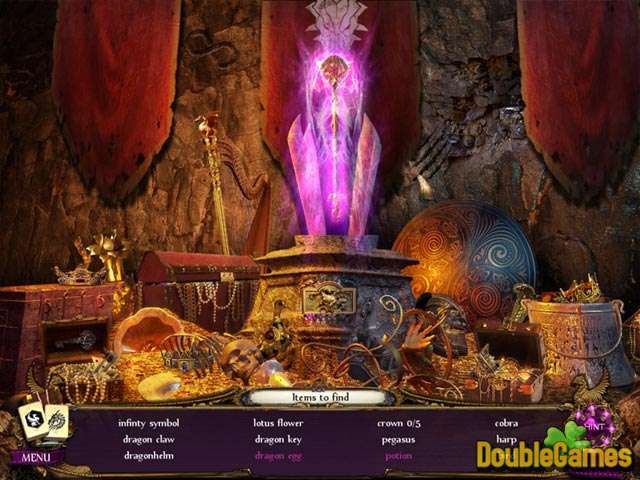Select 'lotus flower' in the item list
The image size is (640, 480).
click(x=278, y=423)
